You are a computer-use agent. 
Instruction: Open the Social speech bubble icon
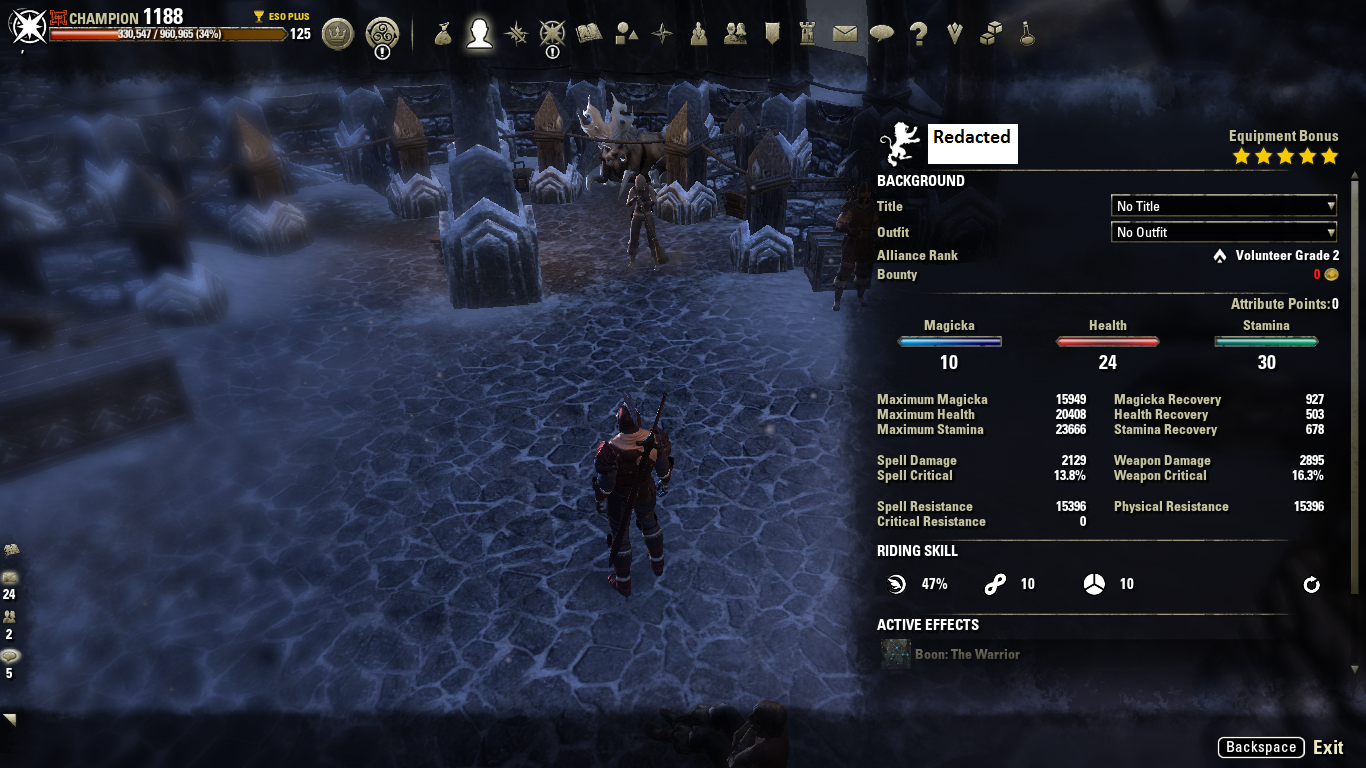(x=881, y=35)
